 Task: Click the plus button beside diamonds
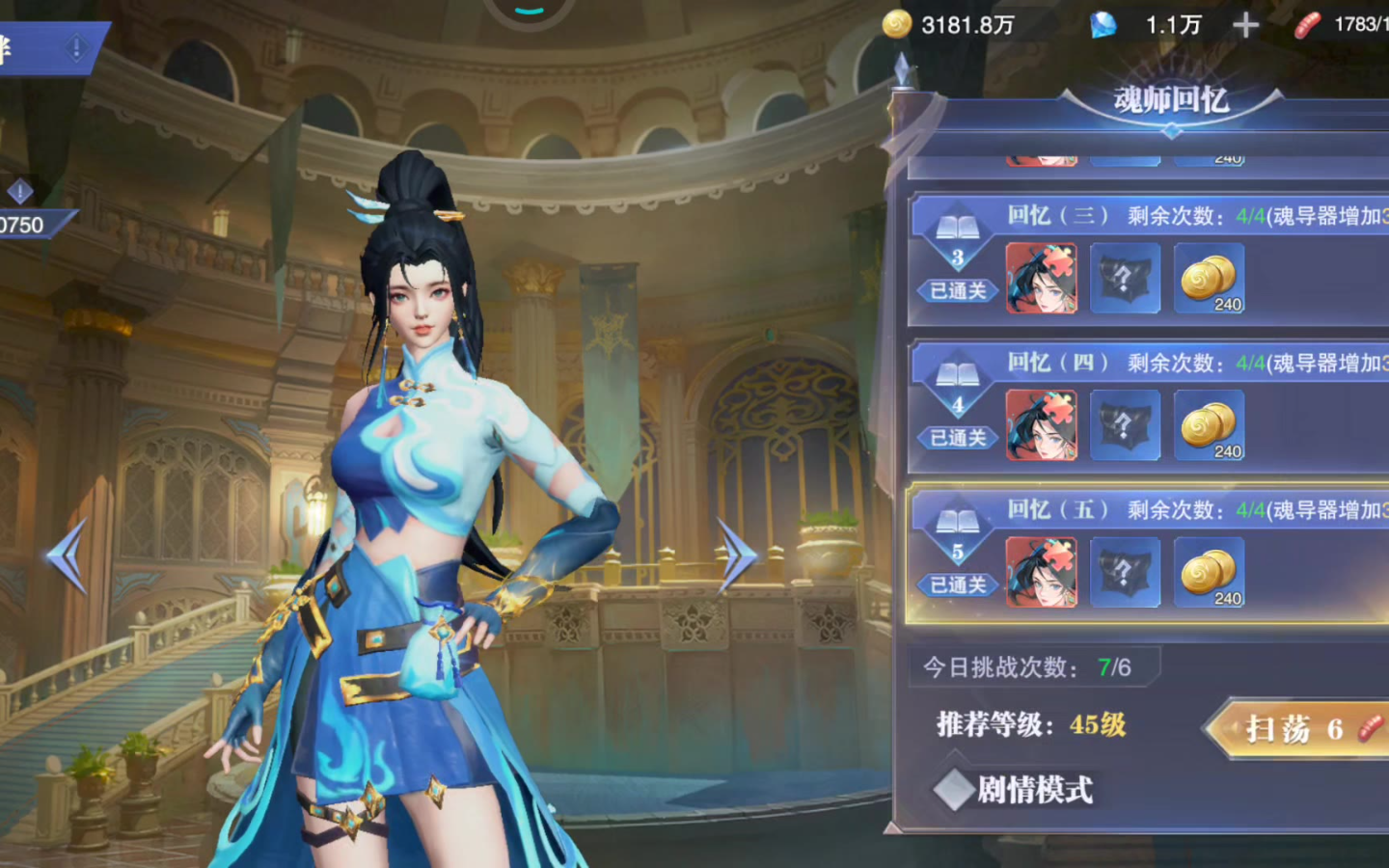point(1245,25)
